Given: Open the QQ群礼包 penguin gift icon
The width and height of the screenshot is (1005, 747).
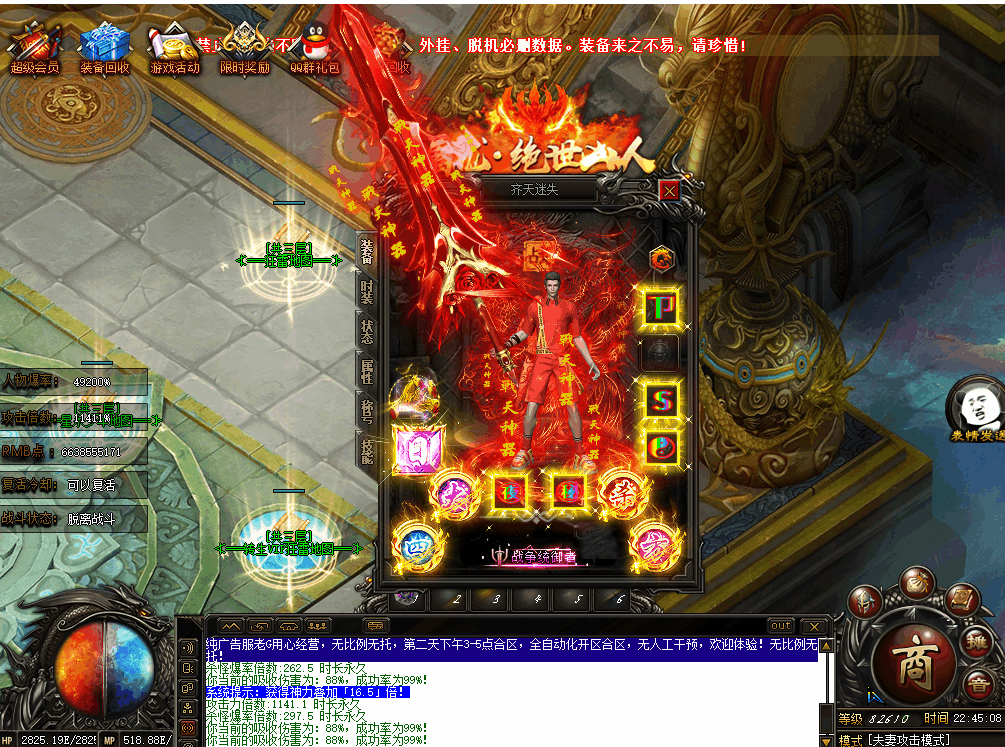Looking at the screenshot, I should [315, 48].
